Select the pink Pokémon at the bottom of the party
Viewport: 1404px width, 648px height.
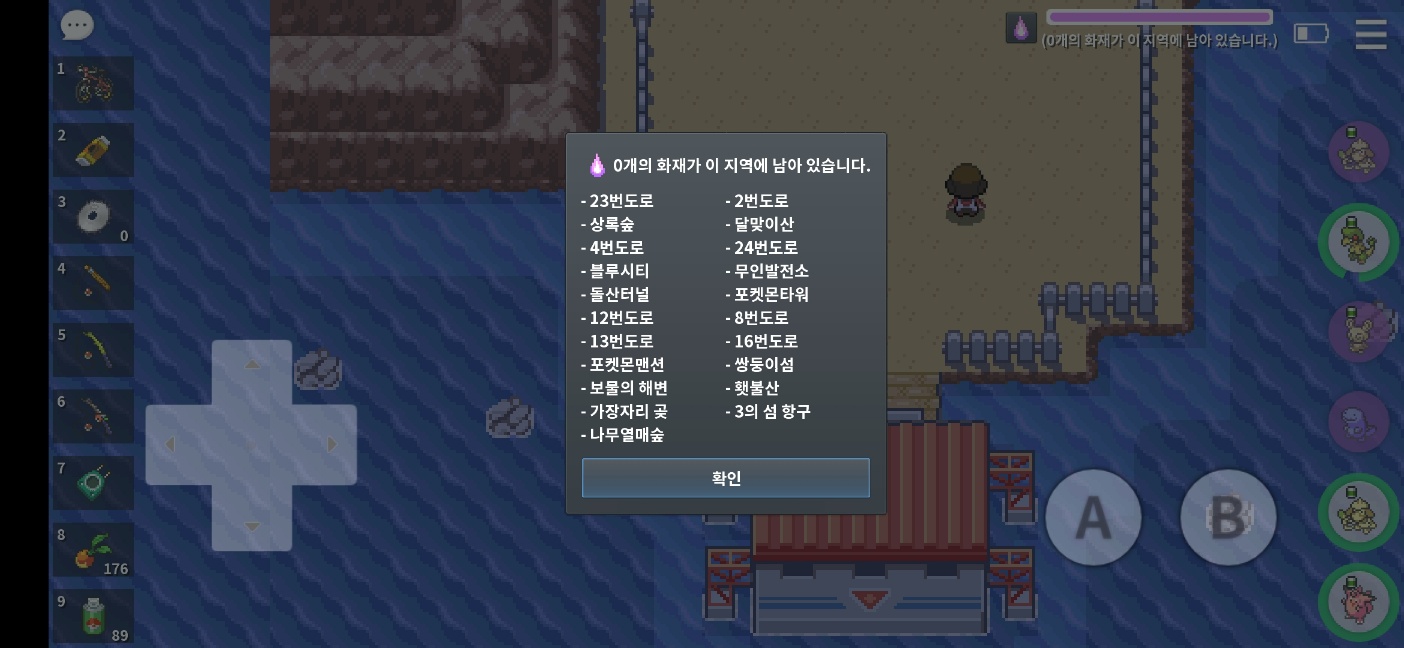coord(1358,604)
